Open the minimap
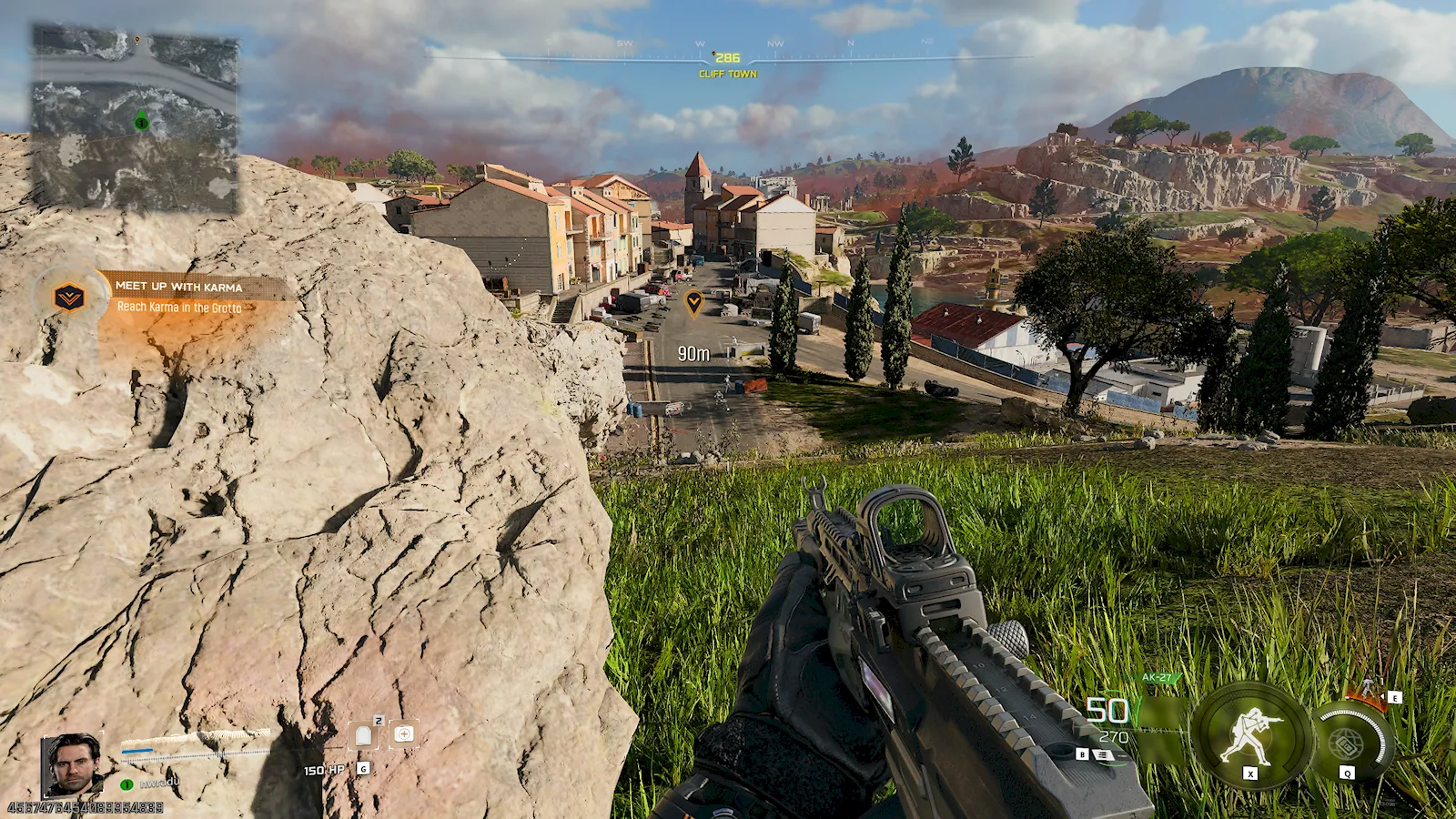Image resolution: width=1456 pixels, height=819 pixels. 136,118
